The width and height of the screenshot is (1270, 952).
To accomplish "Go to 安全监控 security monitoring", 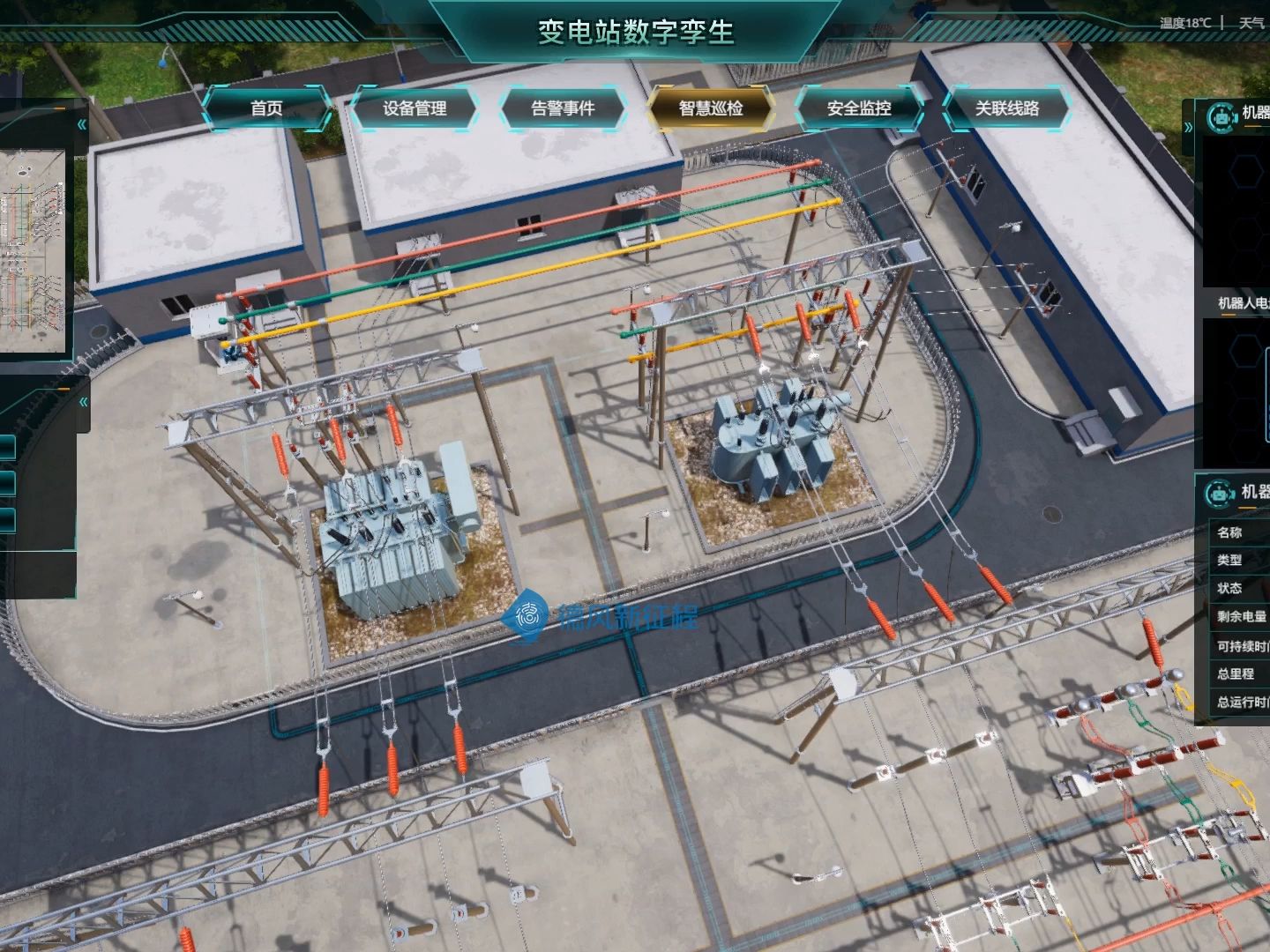I will (859, 108).
